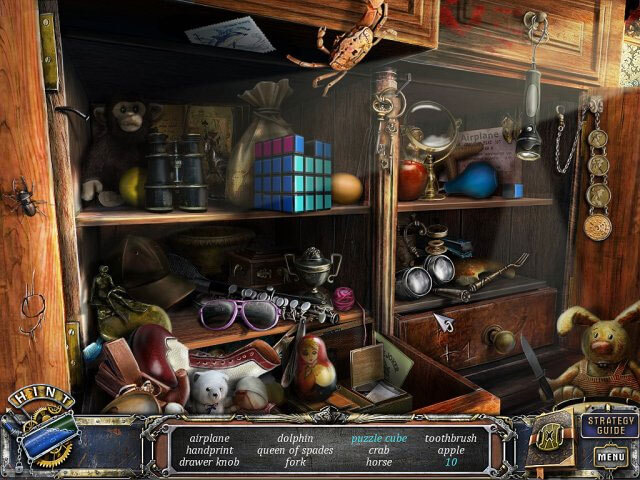Viewport: 640px width, 480px height.
Task: Open the leather journal book
Action: (x=550, y=436)
